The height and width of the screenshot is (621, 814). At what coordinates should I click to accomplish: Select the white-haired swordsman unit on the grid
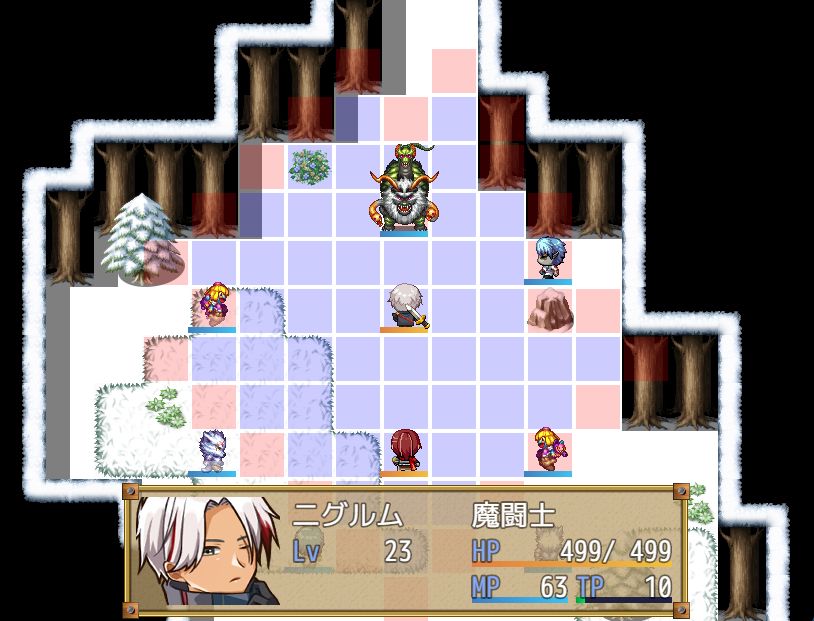pyautogui.click(x=405, y=305)
